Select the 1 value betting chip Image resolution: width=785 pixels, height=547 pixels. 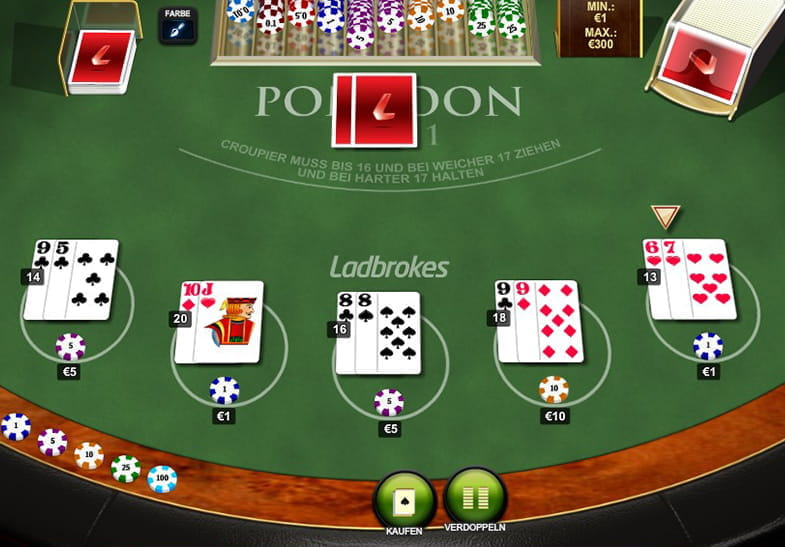[15, 426]
